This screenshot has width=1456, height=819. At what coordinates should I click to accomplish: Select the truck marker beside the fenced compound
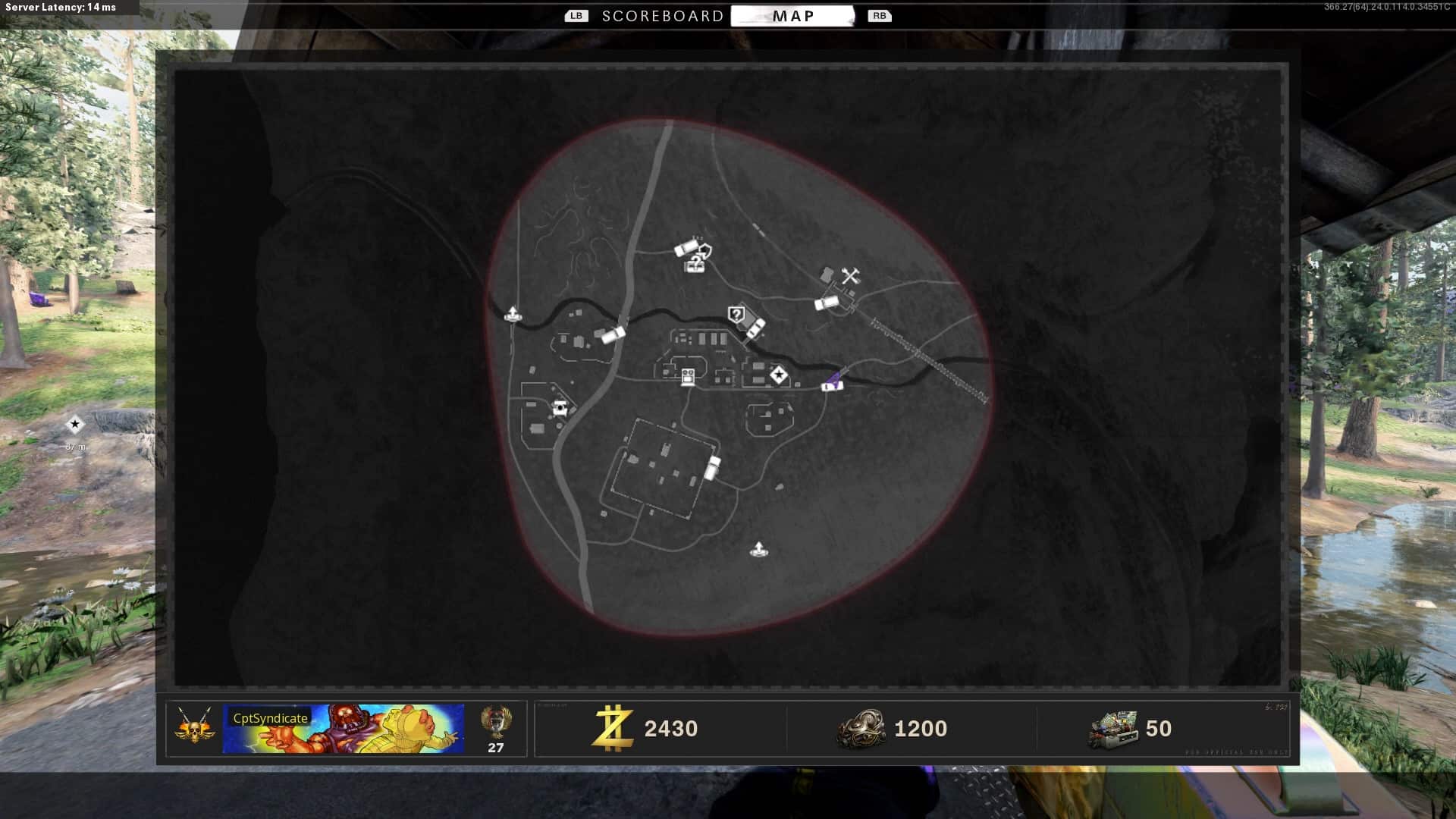click(712, 467)
